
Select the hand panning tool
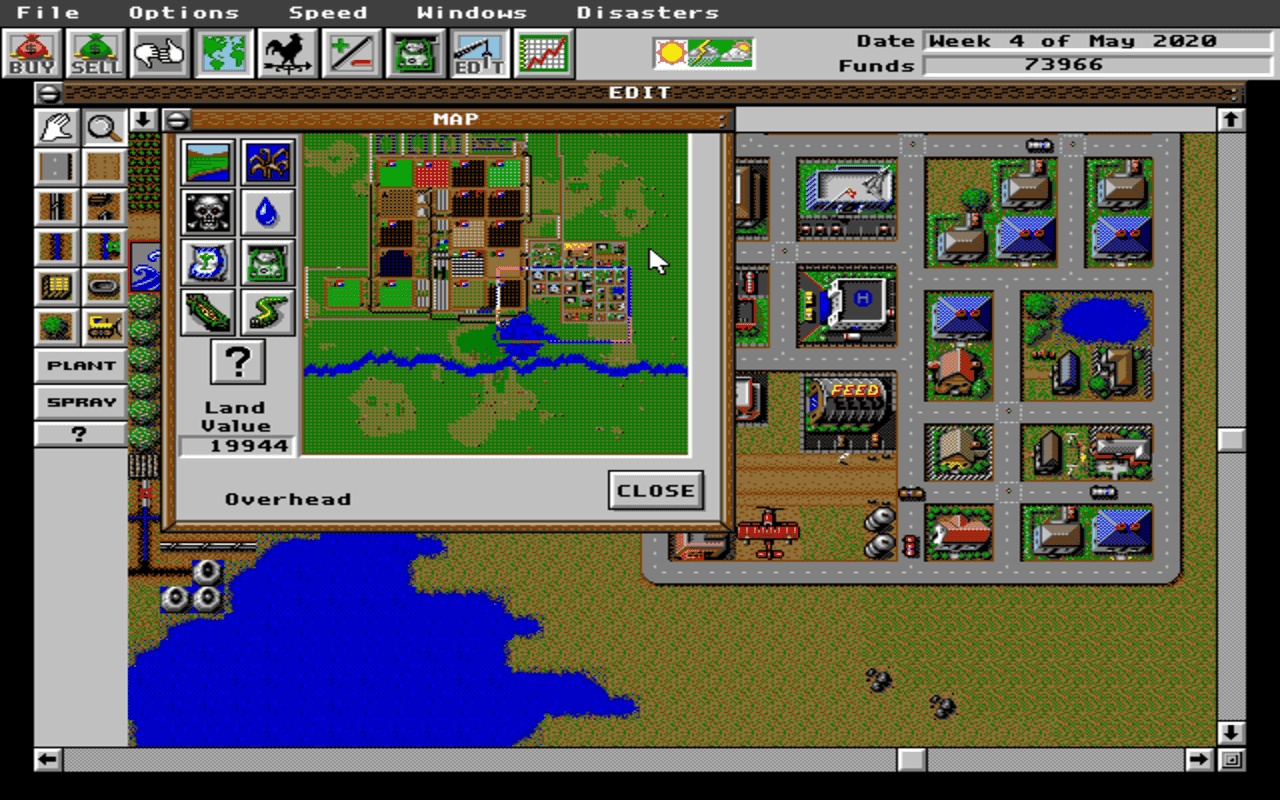click(x=56, y=128)
